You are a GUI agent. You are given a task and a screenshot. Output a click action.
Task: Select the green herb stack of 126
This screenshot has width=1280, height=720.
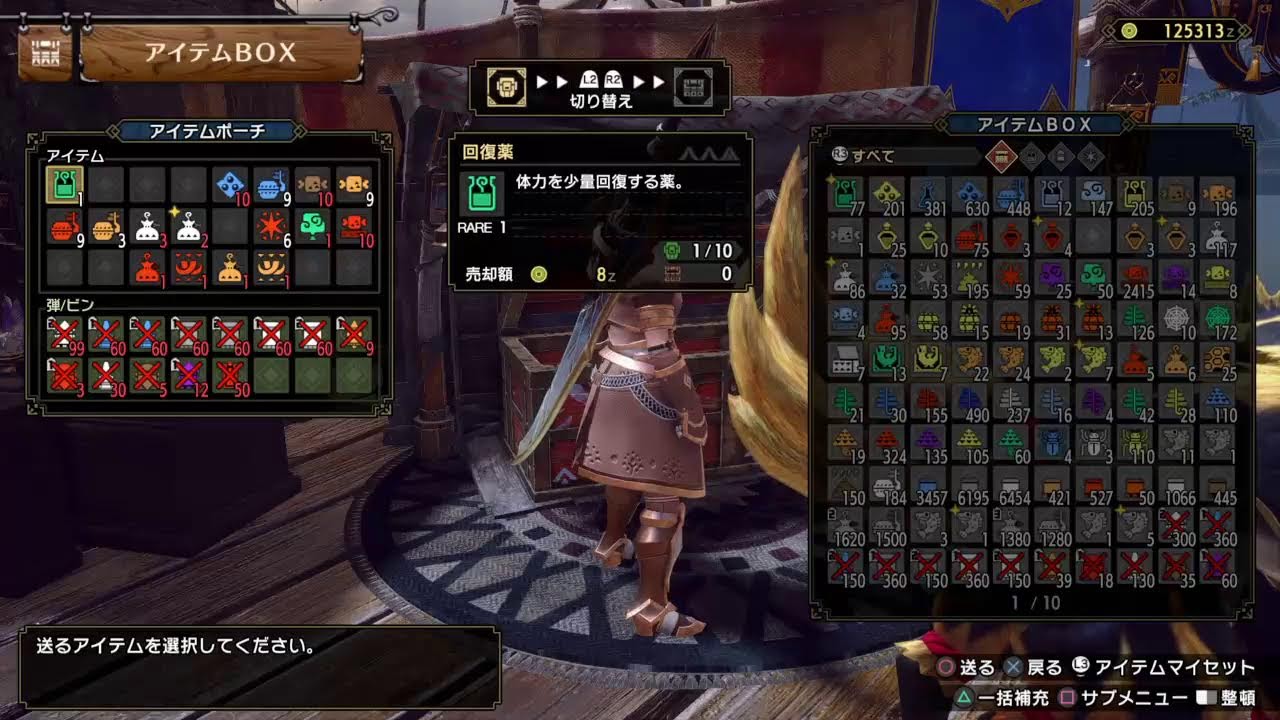[1136, 318]
